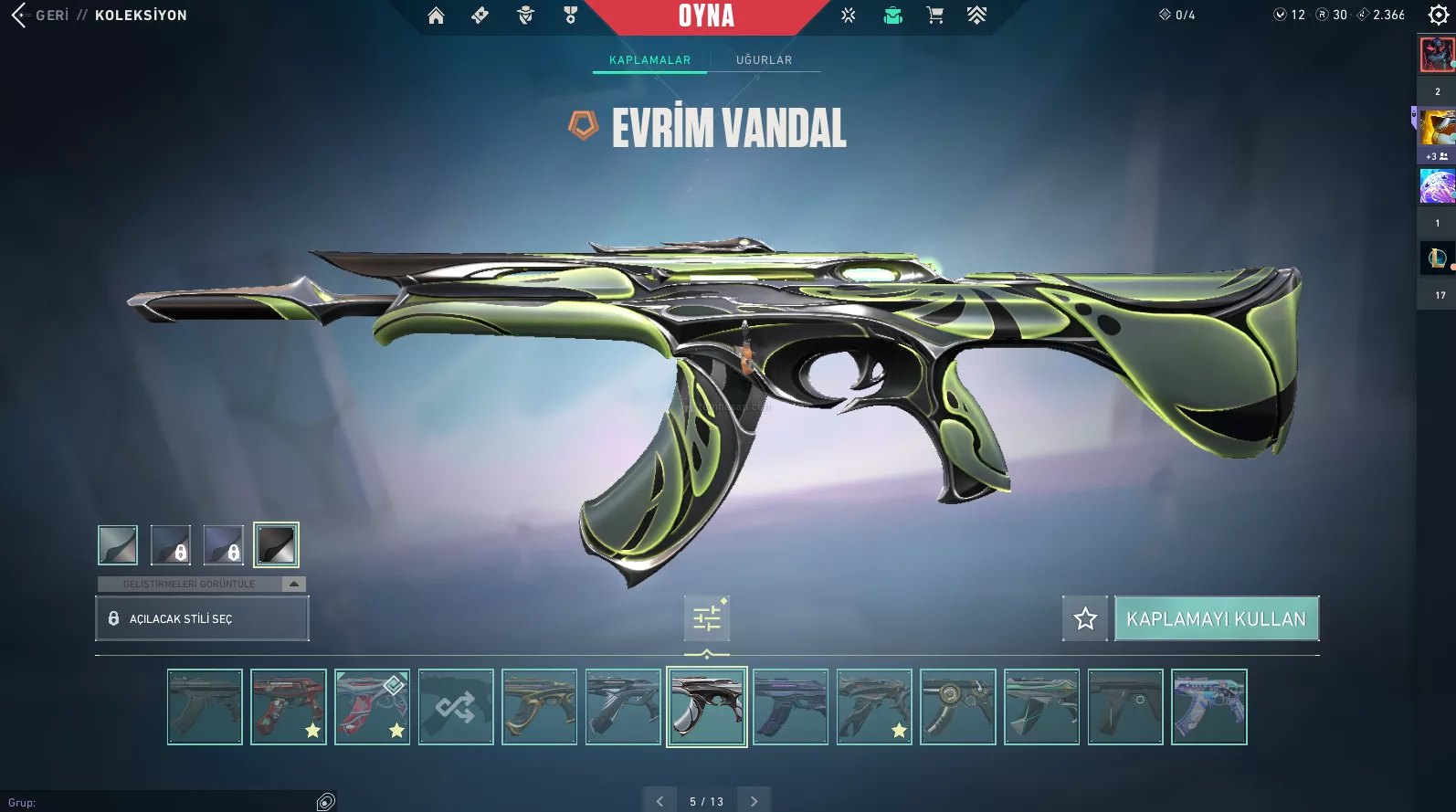
Task: Click the red OYNA play button
Action: [x=706, y=16]
